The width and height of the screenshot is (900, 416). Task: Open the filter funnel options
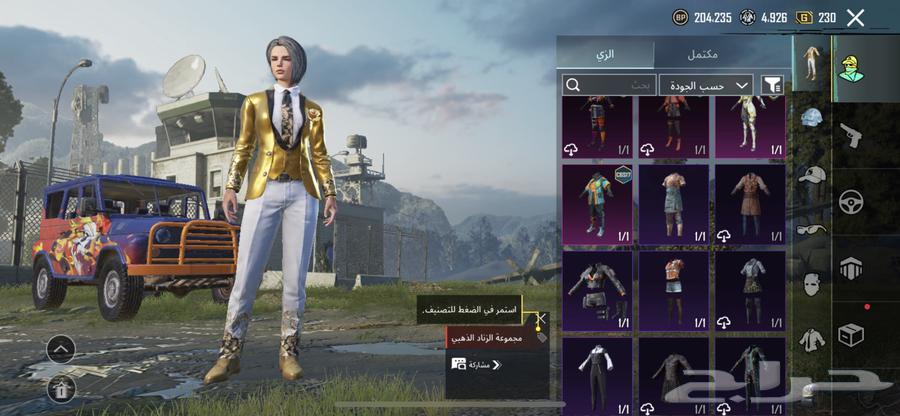772,85
